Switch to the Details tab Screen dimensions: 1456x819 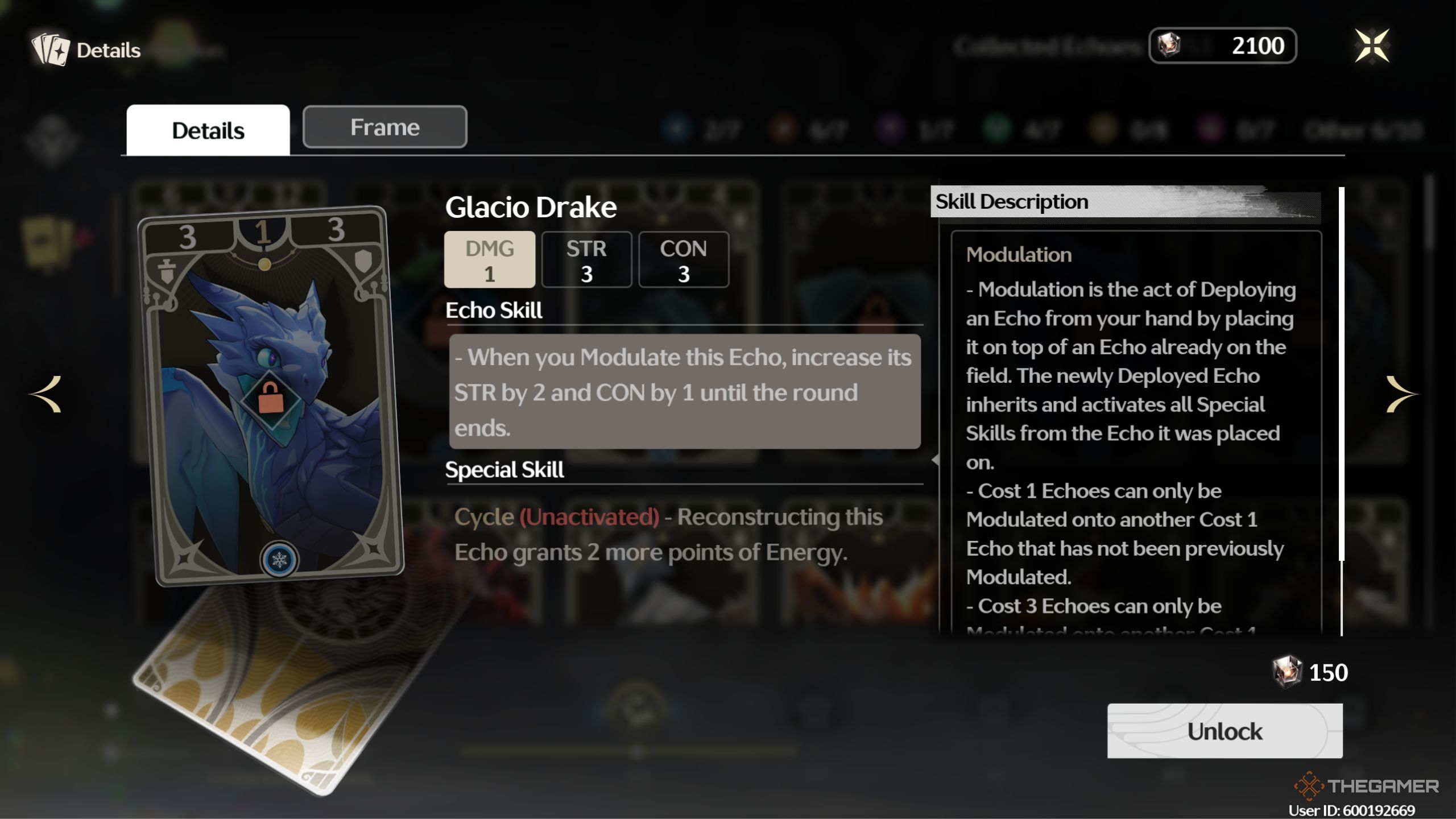point(208,130)
